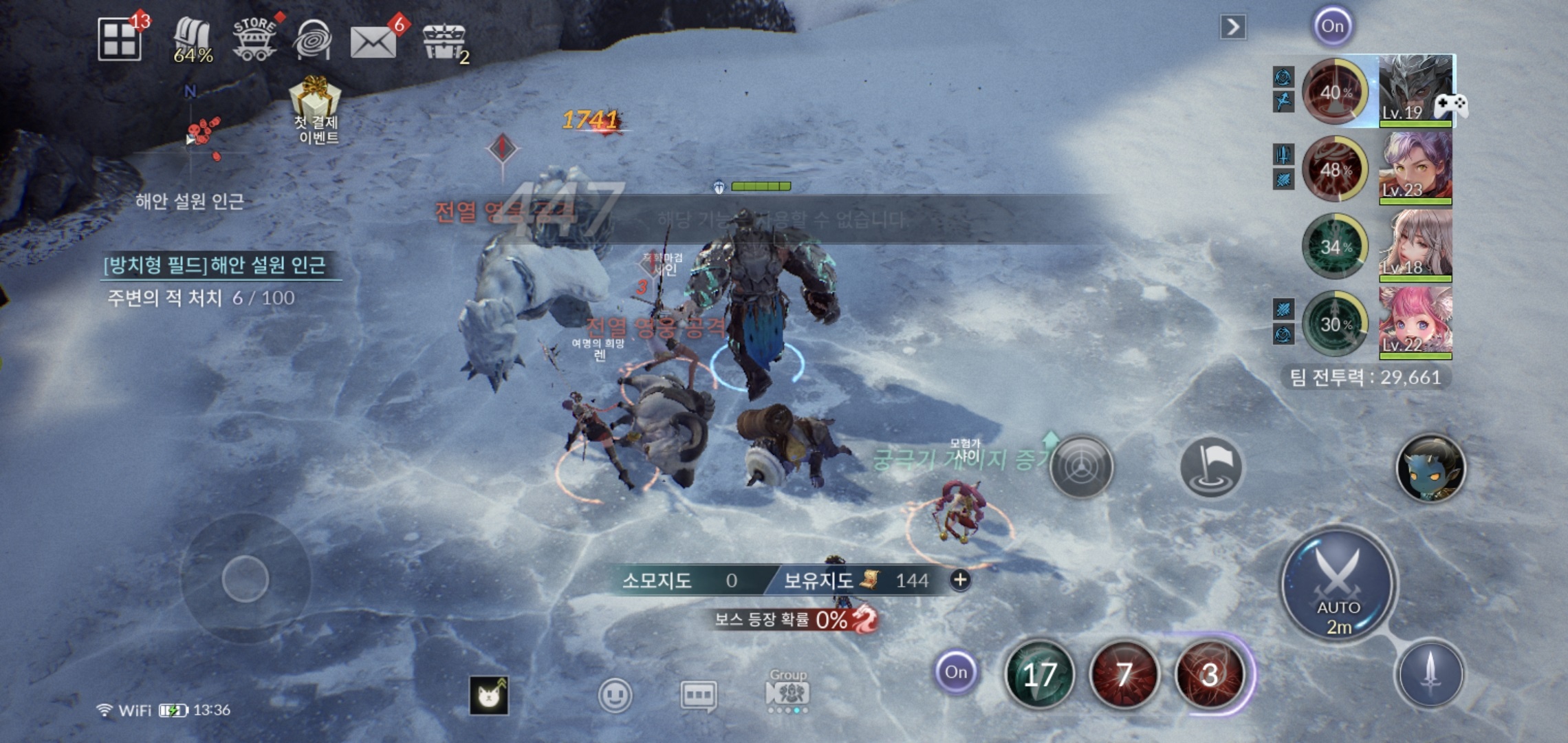Tap the blue imp companion portrait
This screenshot has height=743, width=1568.
coord(1430,468)
